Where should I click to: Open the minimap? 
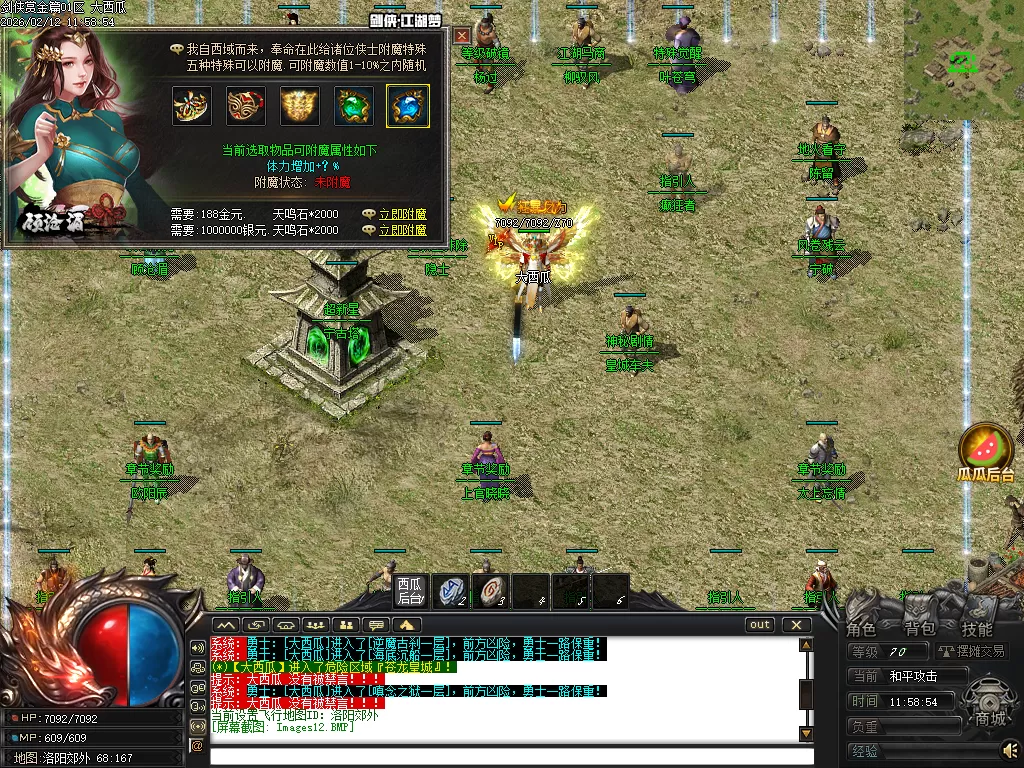pos(964,60)
